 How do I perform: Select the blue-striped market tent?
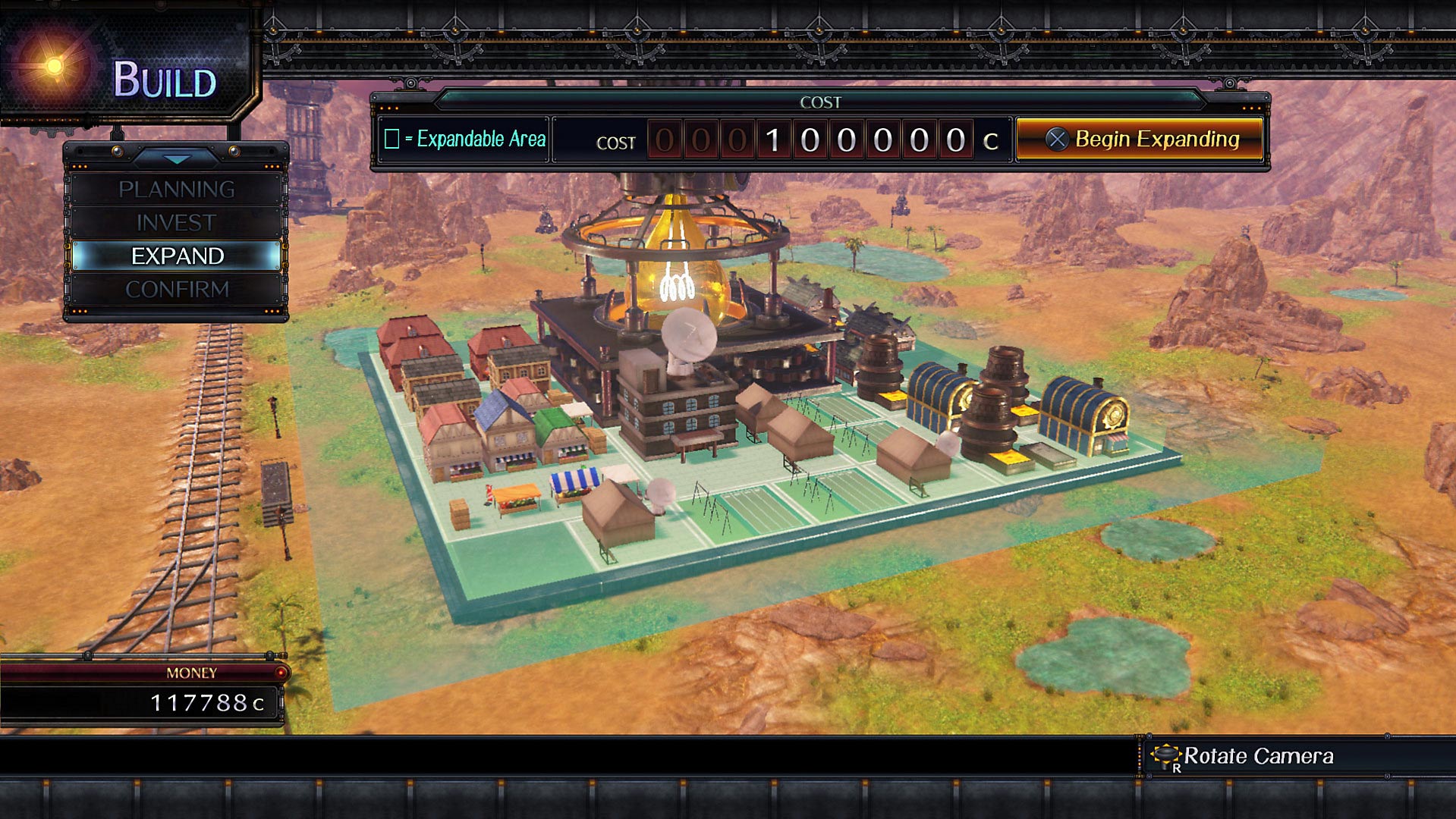(573, 479)
